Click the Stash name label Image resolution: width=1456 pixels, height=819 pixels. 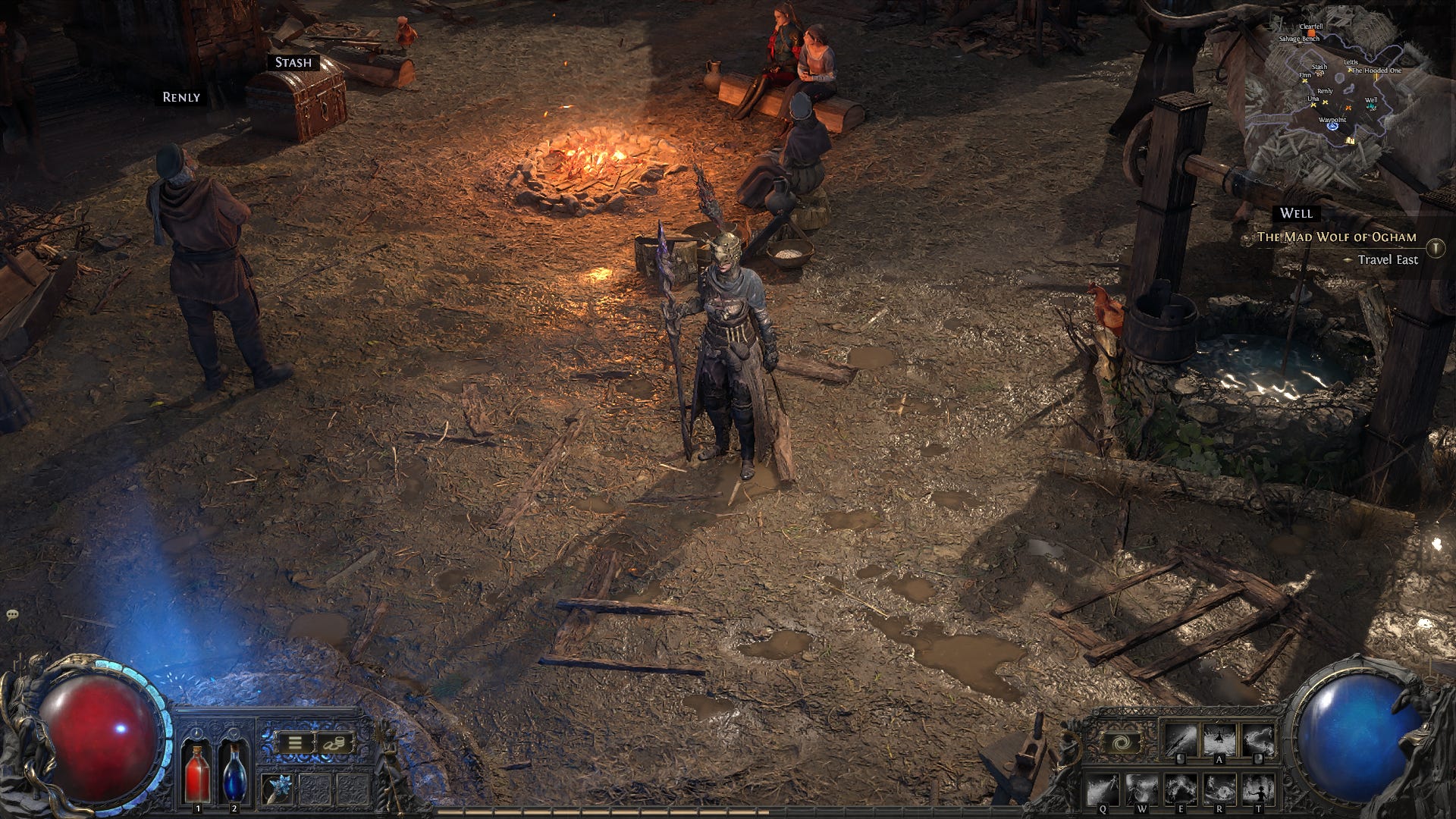(x=293, y=62)
